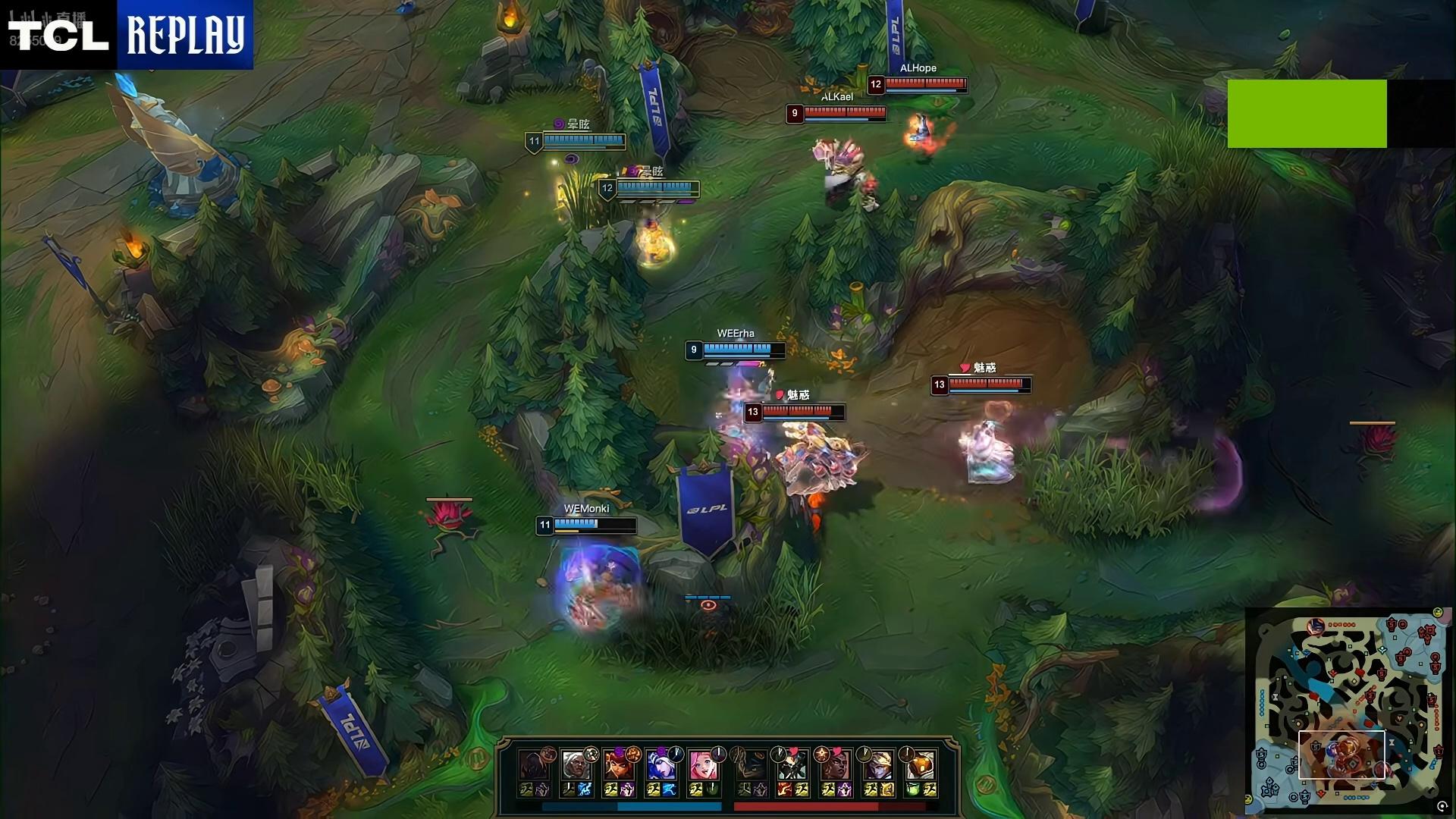1456x819 pixels.
Task: Click the red nexus on the minimap
Action: (1426, 631)
